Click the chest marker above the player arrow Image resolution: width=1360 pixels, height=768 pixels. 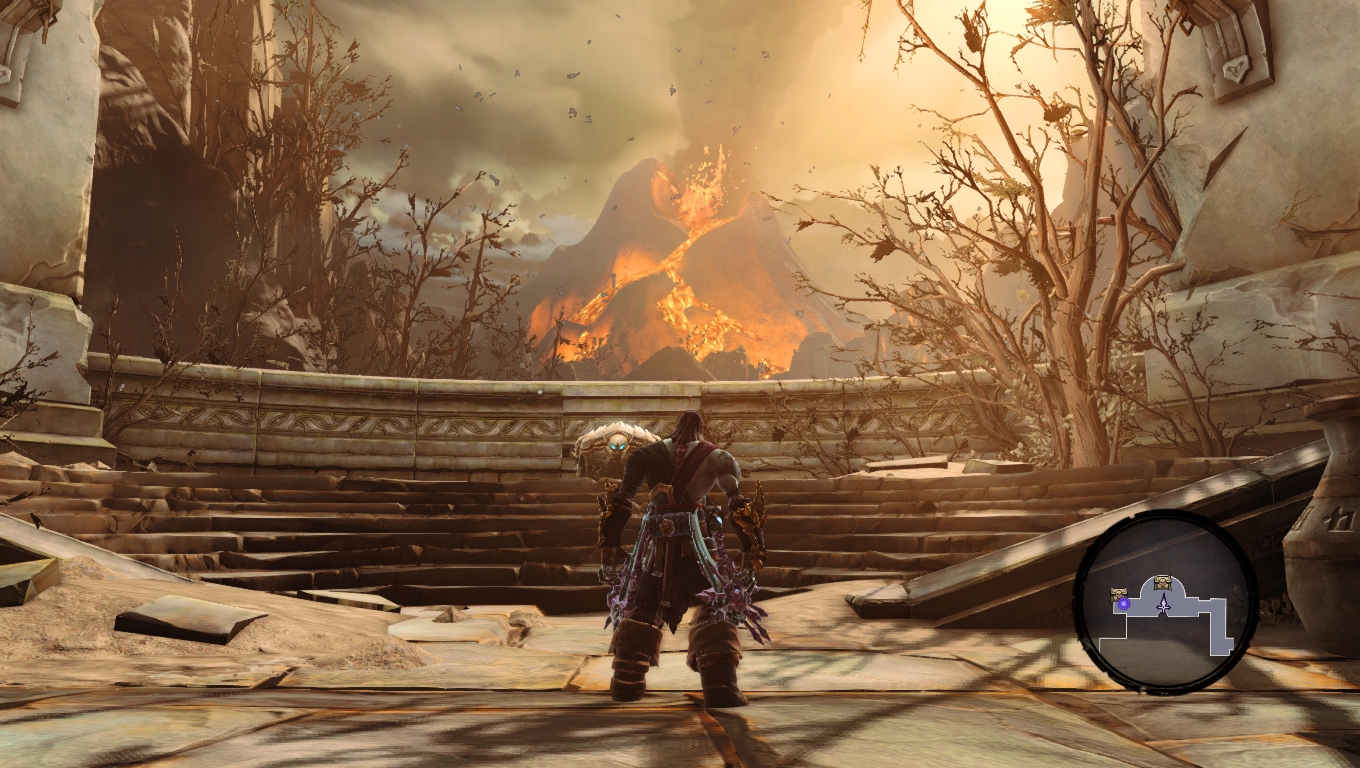pos(1162,582)
